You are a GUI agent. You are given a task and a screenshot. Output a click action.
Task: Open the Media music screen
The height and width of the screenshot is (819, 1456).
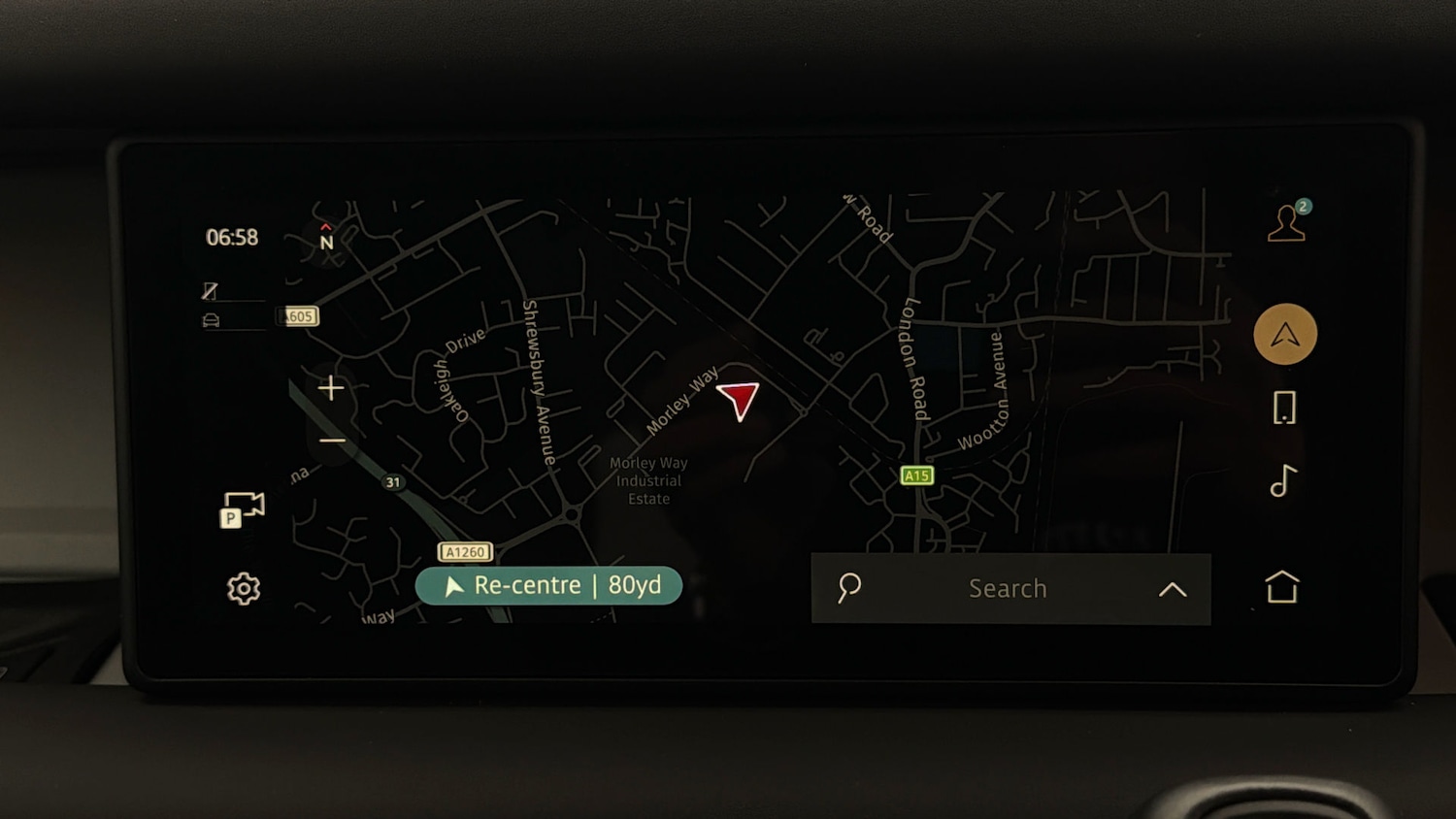click(1280, 482)
